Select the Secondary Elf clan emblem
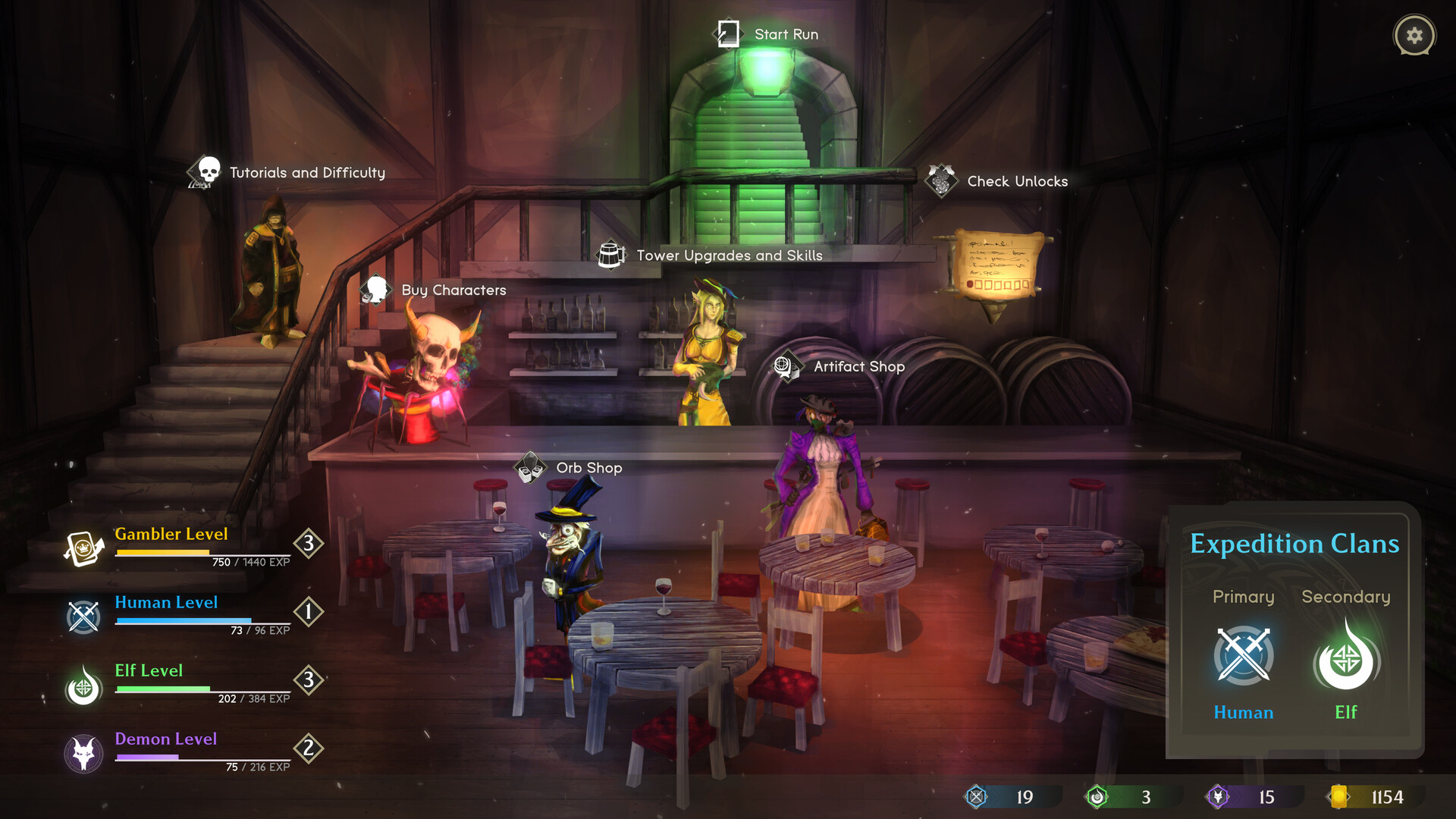 pos(1345,658)
